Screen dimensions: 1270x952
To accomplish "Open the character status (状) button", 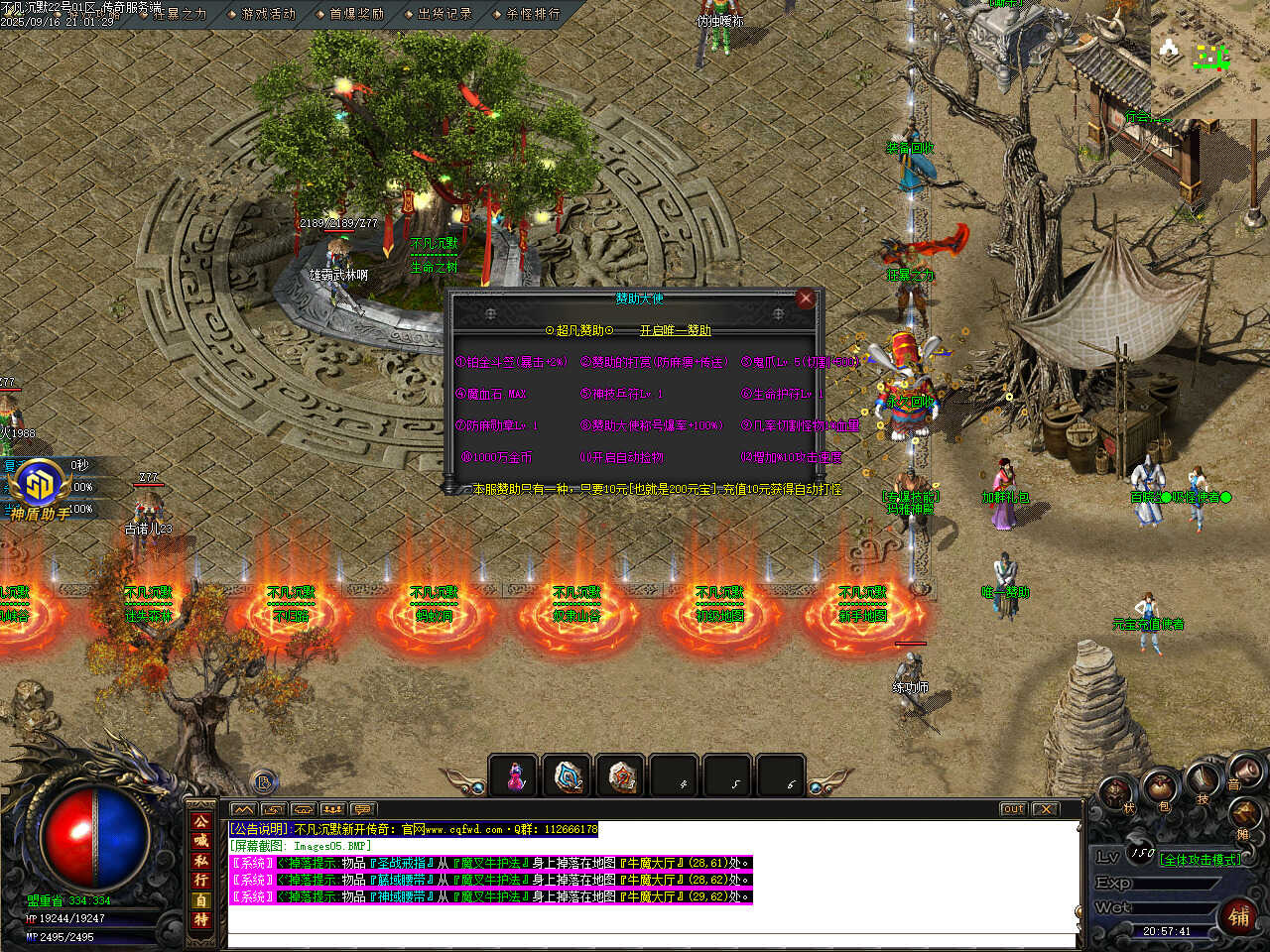I will point(1119,793).
